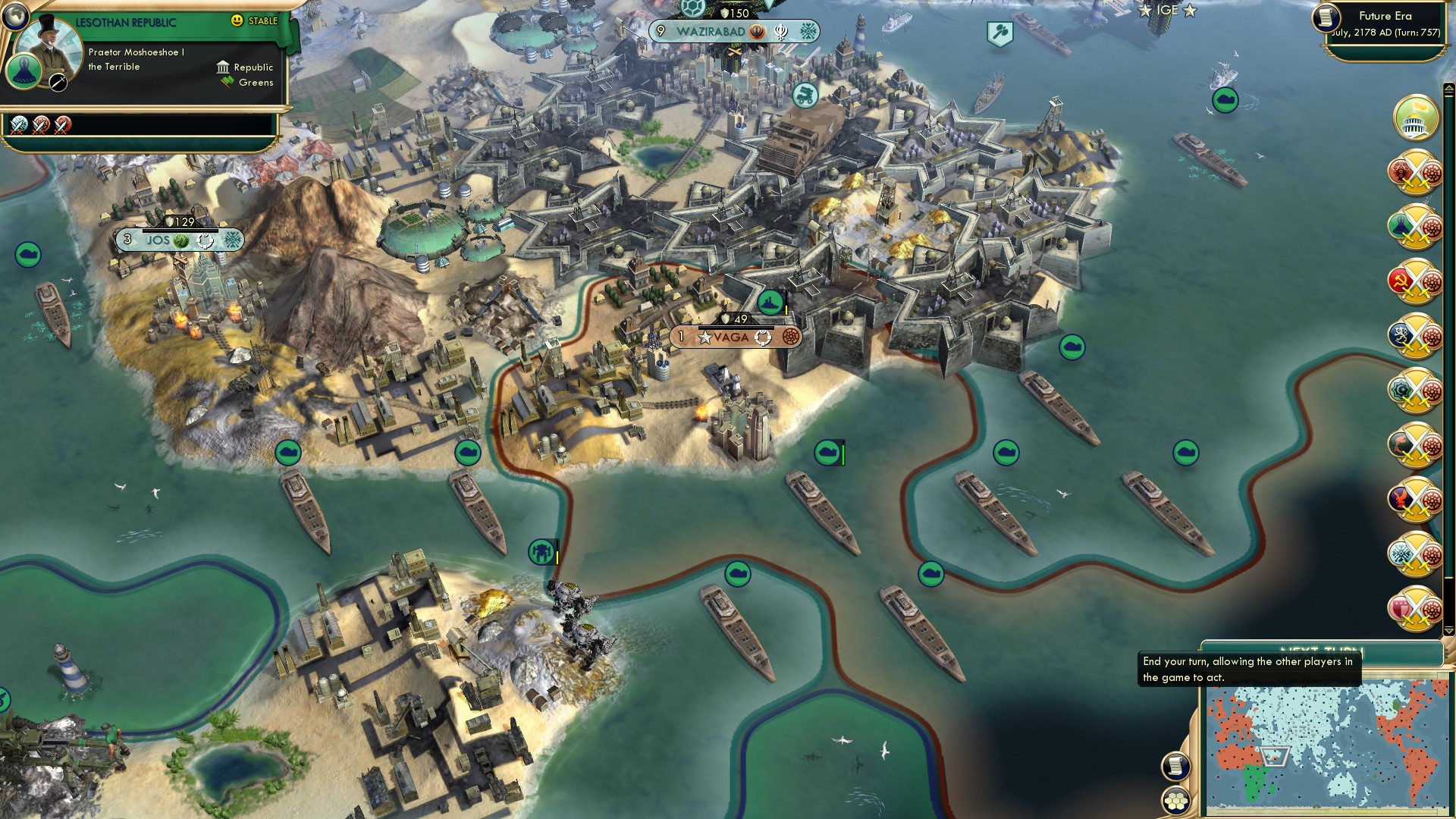
Task: Open the notification log scroll beside the minimap
Action: tap(1175, 766)
